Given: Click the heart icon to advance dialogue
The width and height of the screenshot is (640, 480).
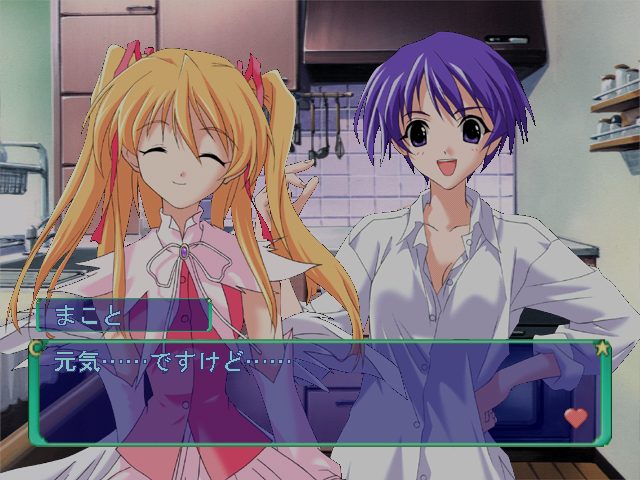Looking at the screenshot, I should 576,418.
